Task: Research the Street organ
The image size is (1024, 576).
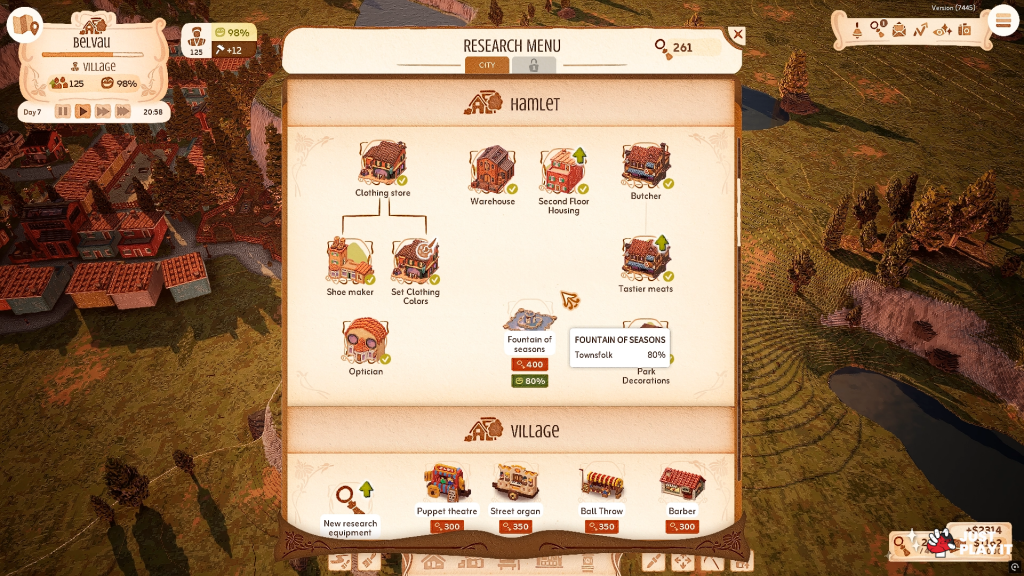Action: coord(515,483)
